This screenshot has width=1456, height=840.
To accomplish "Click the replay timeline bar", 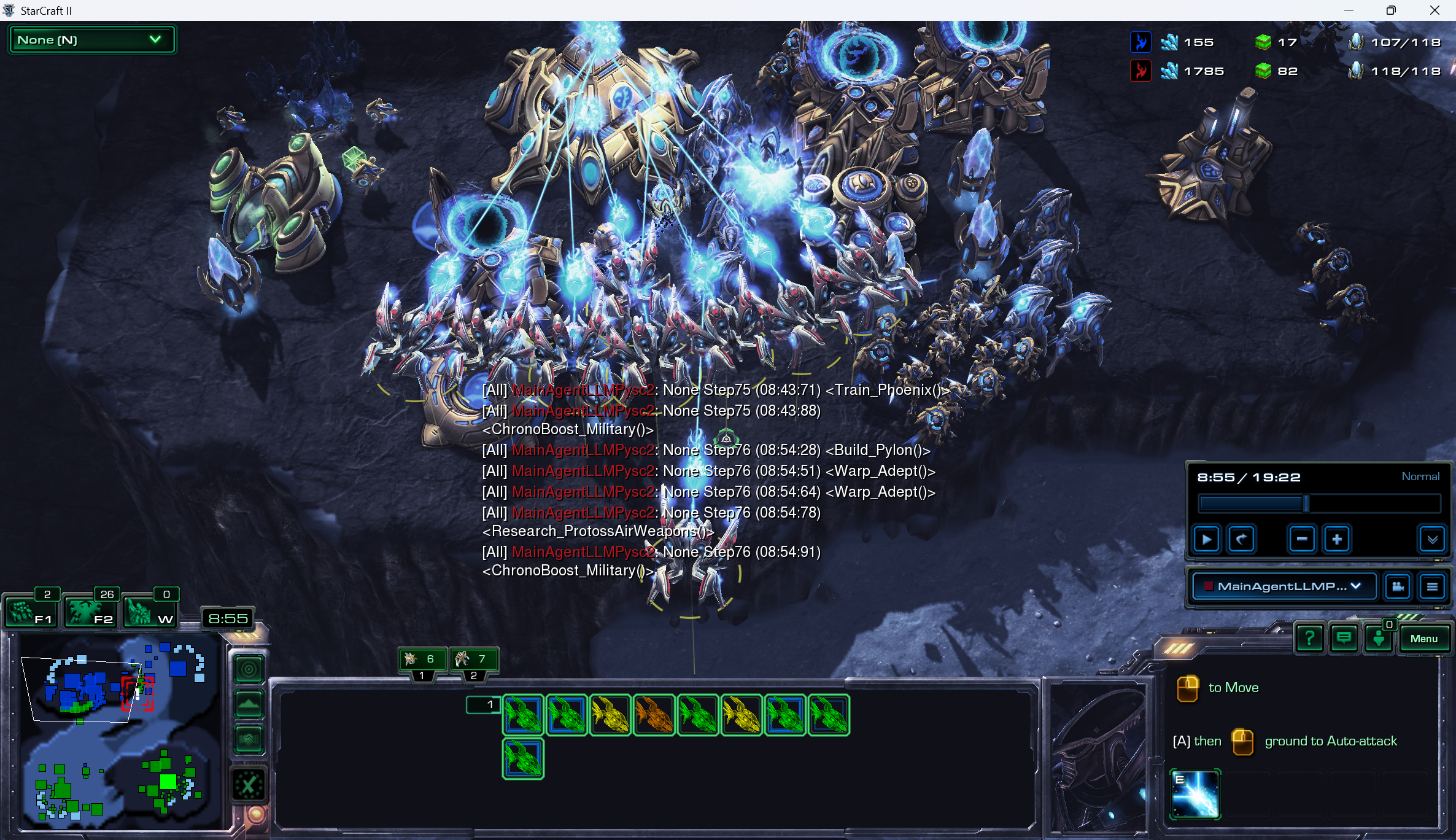I will click(1319, 504).
